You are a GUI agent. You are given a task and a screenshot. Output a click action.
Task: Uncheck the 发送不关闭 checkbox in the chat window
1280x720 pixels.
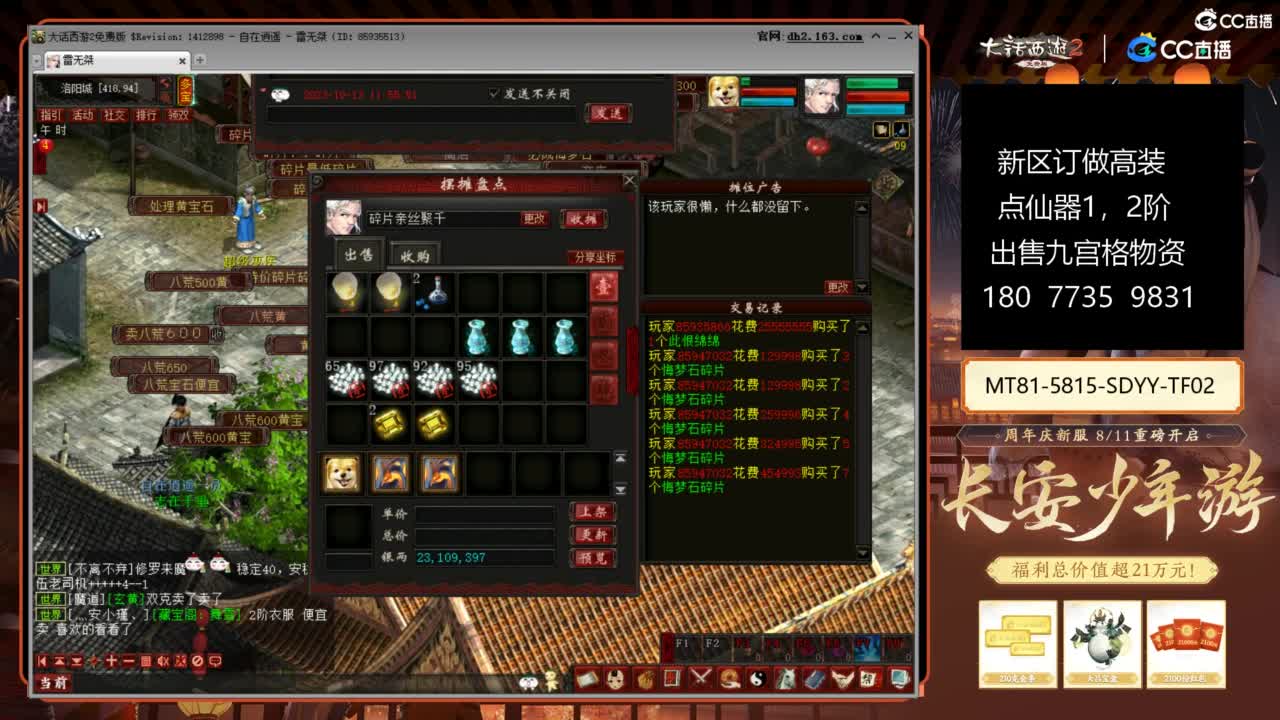point(493,94)
